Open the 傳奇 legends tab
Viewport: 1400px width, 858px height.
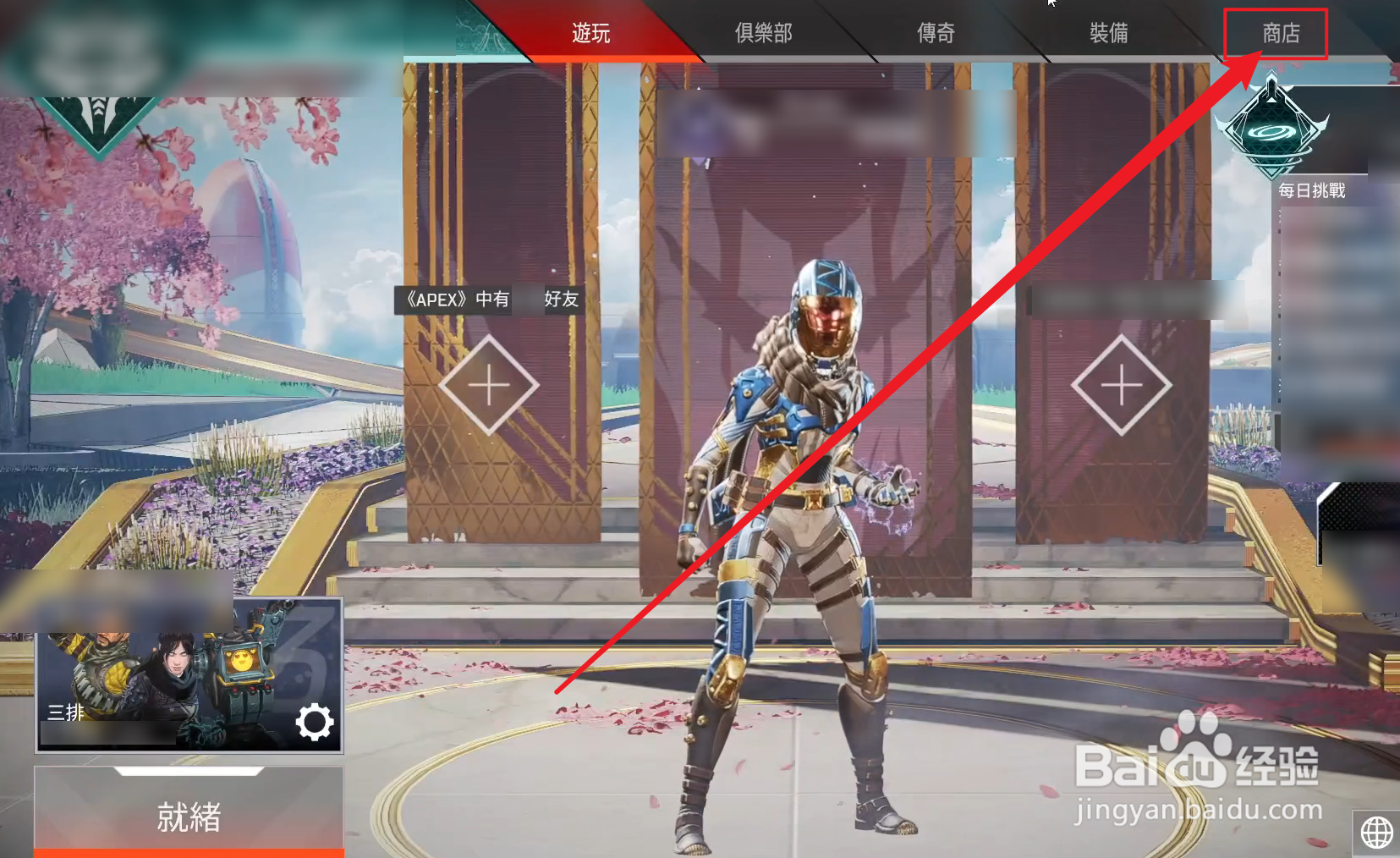click(934, 34)
